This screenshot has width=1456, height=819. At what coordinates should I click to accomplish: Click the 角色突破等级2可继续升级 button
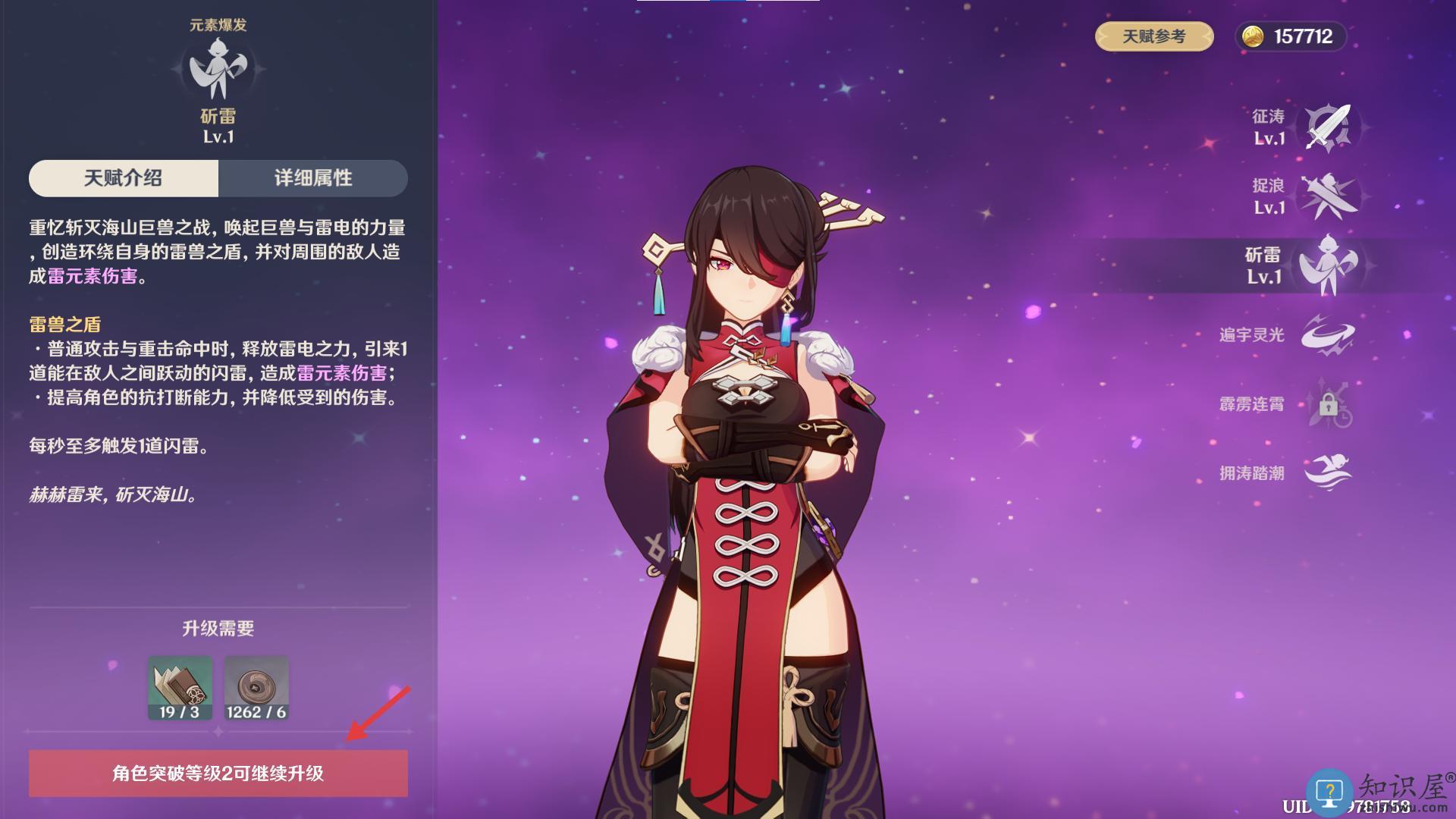(x=218, y=773)
